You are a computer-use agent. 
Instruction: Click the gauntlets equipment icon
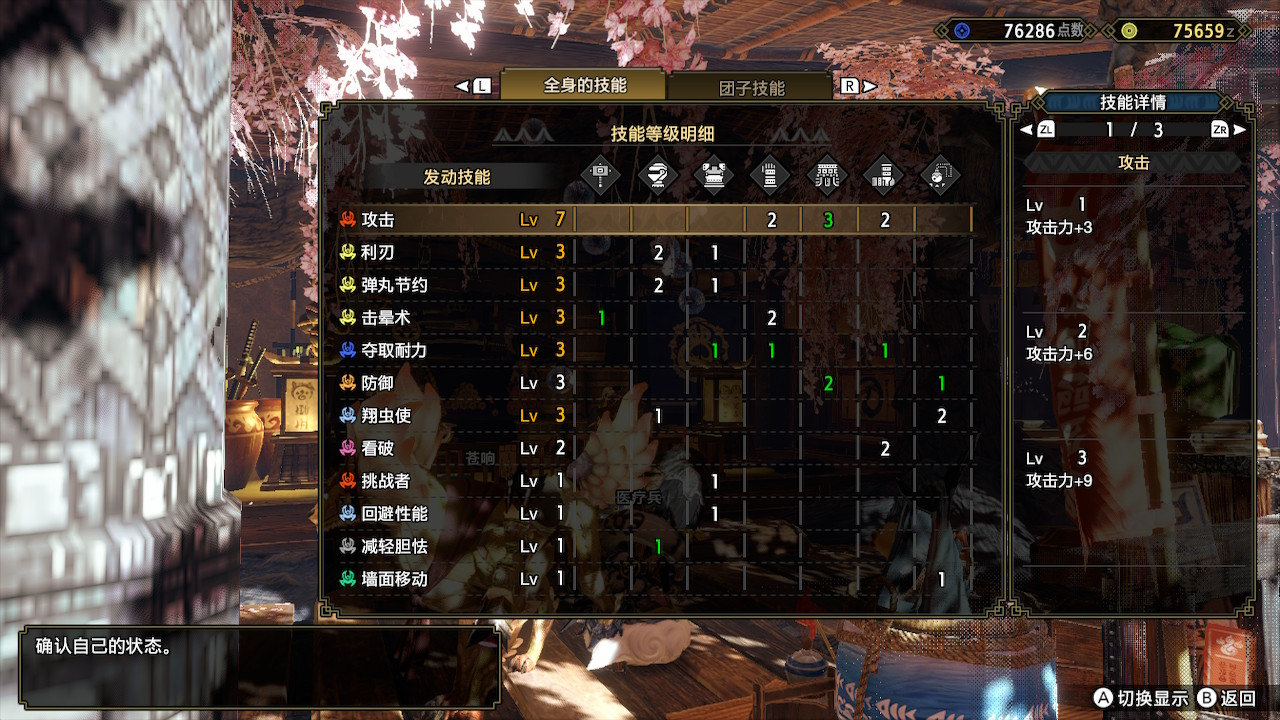768,174
